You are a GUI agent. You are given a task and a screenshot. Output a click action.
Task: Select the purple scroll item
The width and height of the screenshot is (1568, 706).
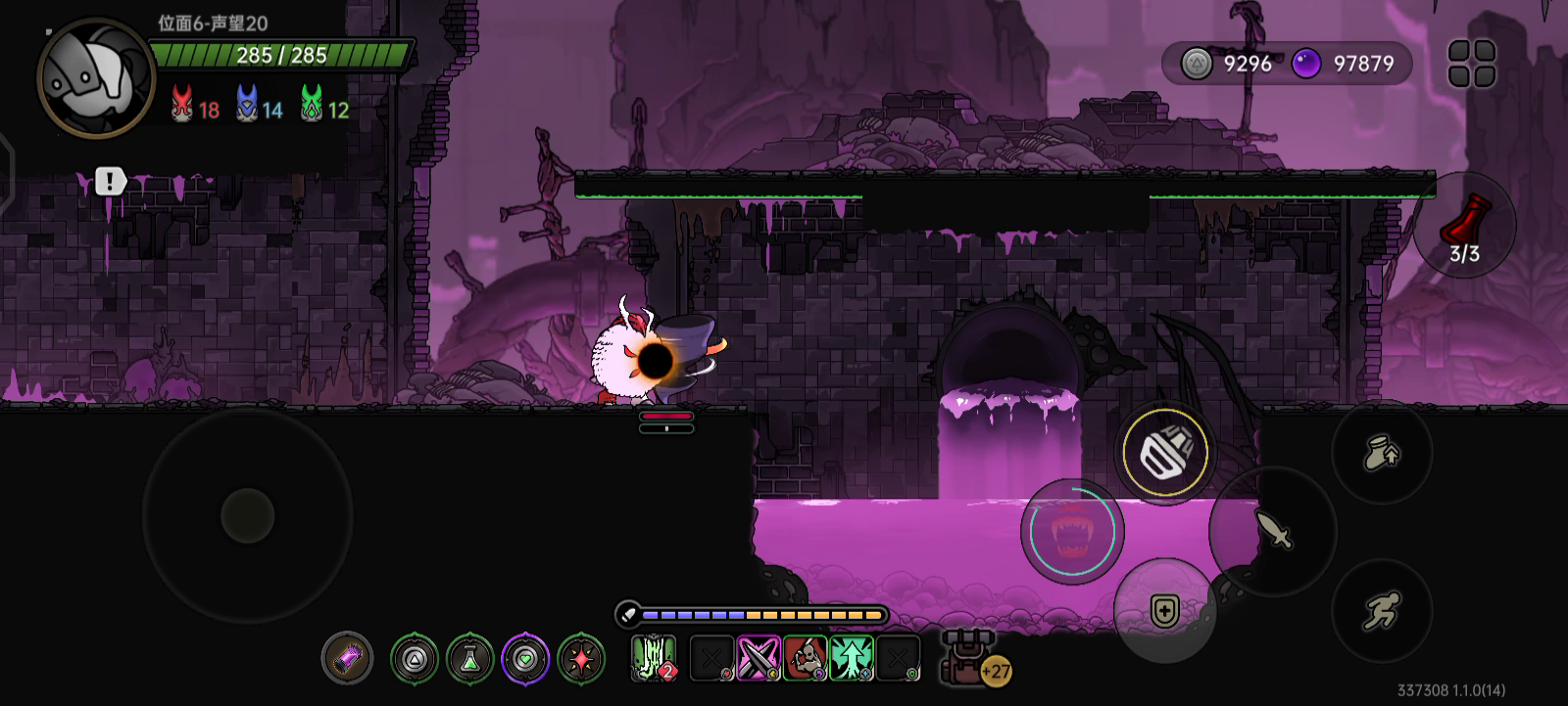[x=348, y=658]
